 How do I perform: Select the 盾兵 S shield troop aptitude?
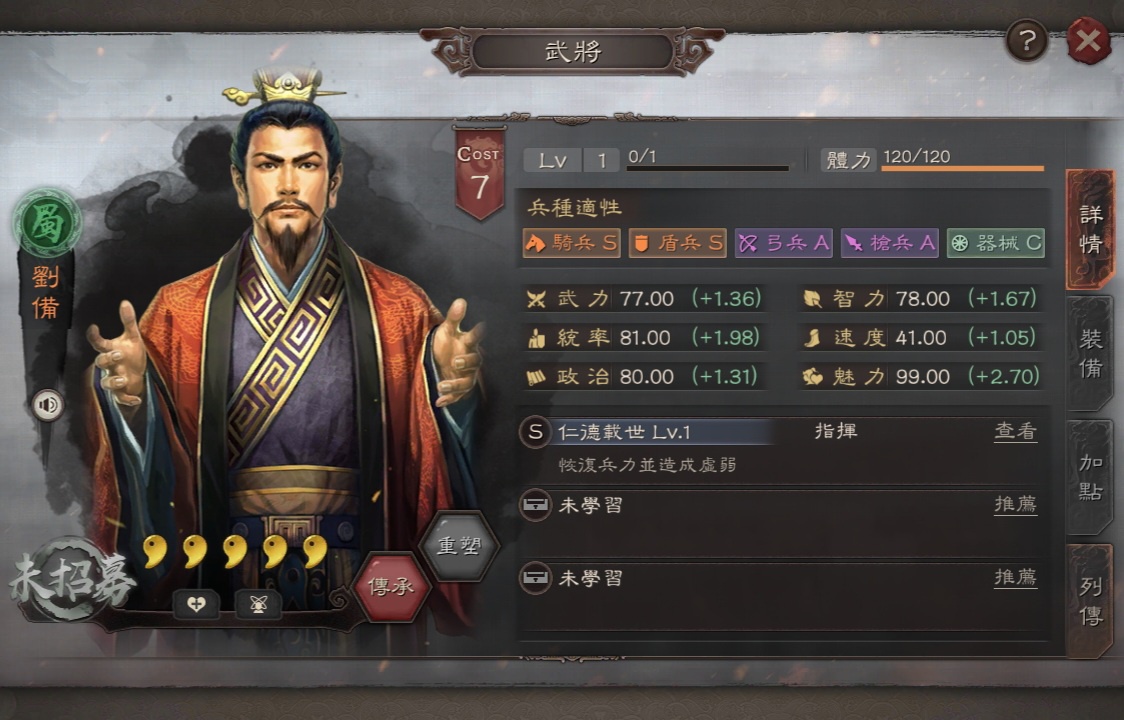(x=678, y=243)
